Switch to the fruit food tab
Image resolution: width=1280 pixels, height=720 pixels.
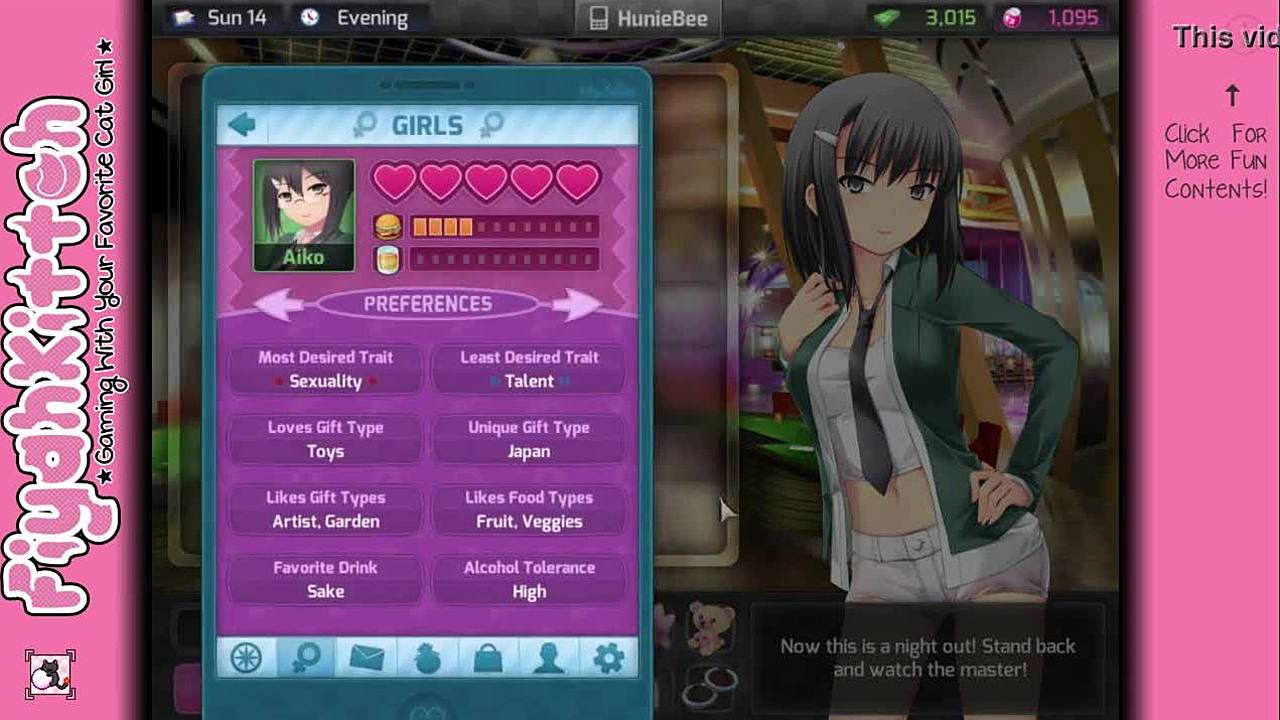427,658
